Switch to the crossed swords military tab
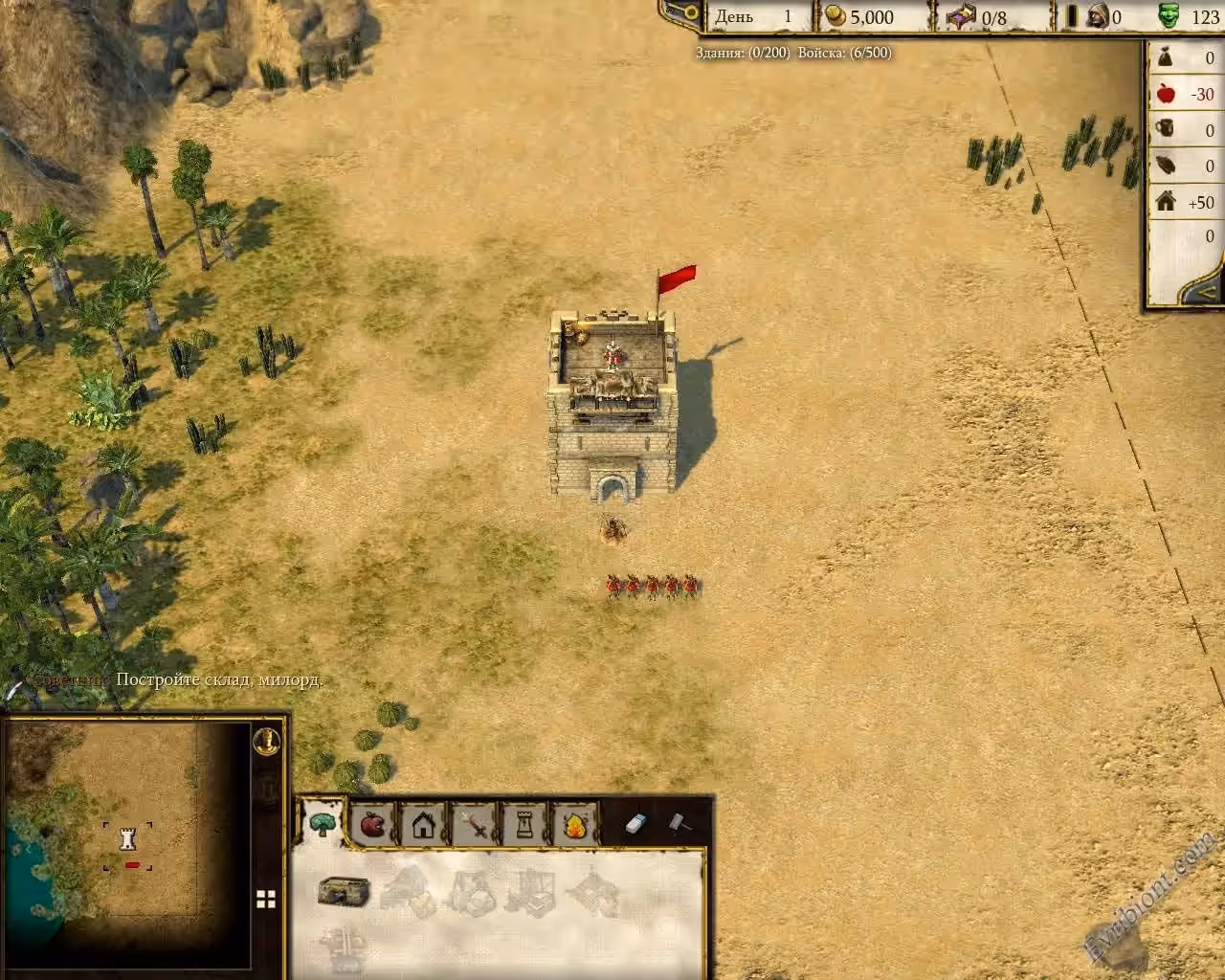 (474, 823)
